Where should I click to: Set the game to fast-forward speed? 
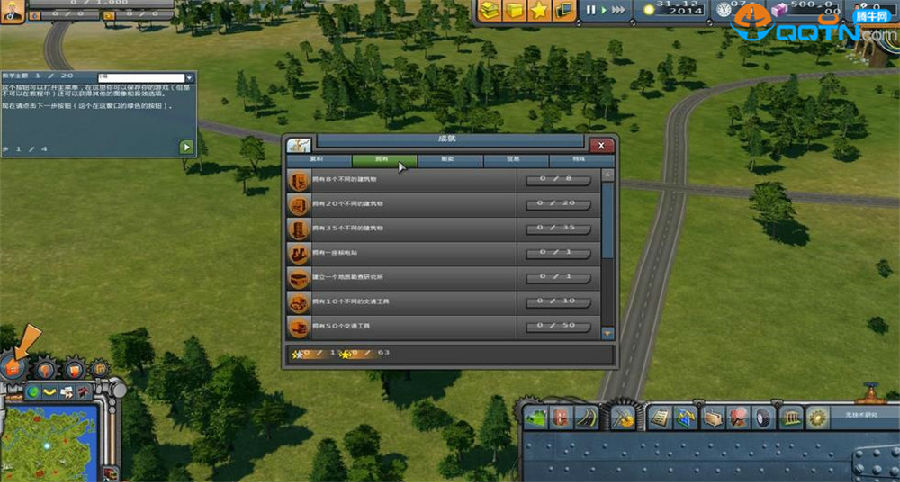click(x=620, y=10)
